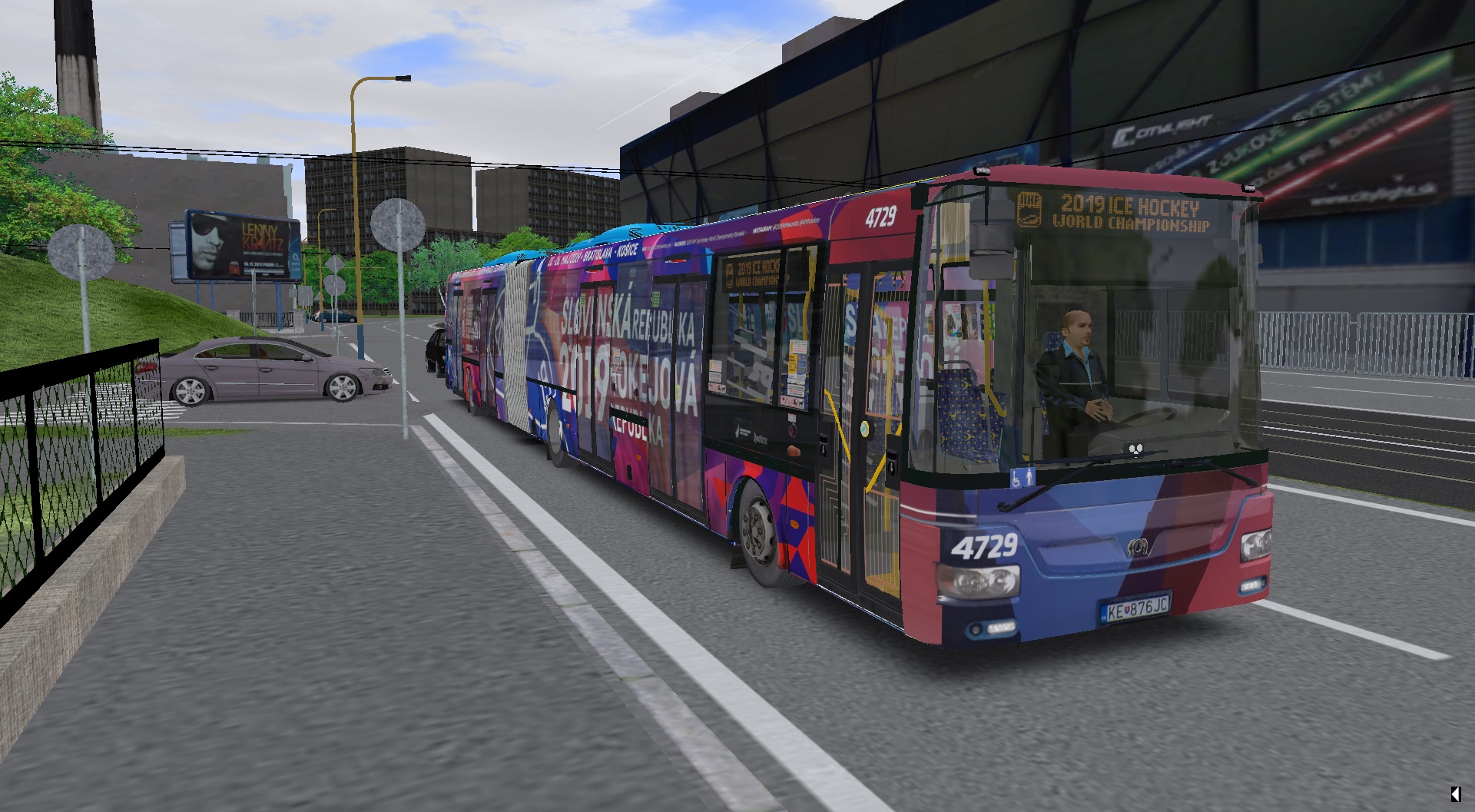This screenshot has height=812, width=1475.
Task: Expand the hidden menu bar arrow
Action: [x=1455, y=794]
